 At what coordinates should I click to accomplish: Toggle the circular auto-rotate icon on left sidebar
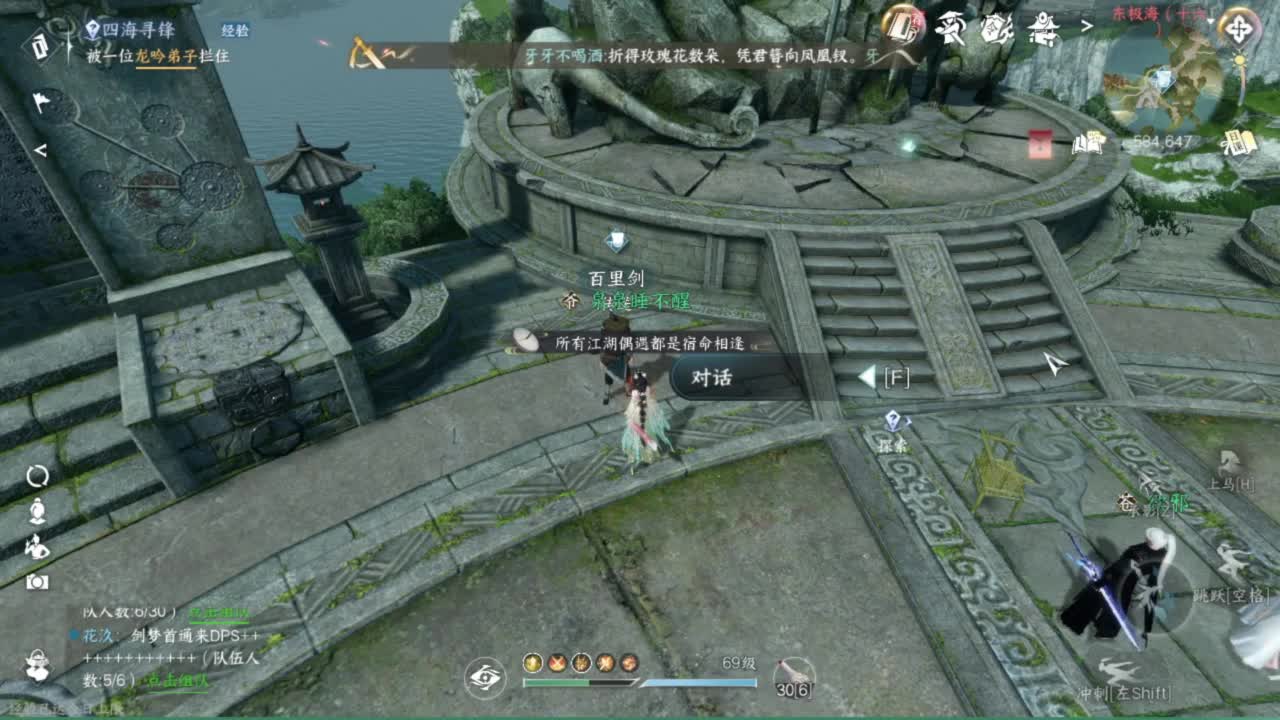pos(38,476)
